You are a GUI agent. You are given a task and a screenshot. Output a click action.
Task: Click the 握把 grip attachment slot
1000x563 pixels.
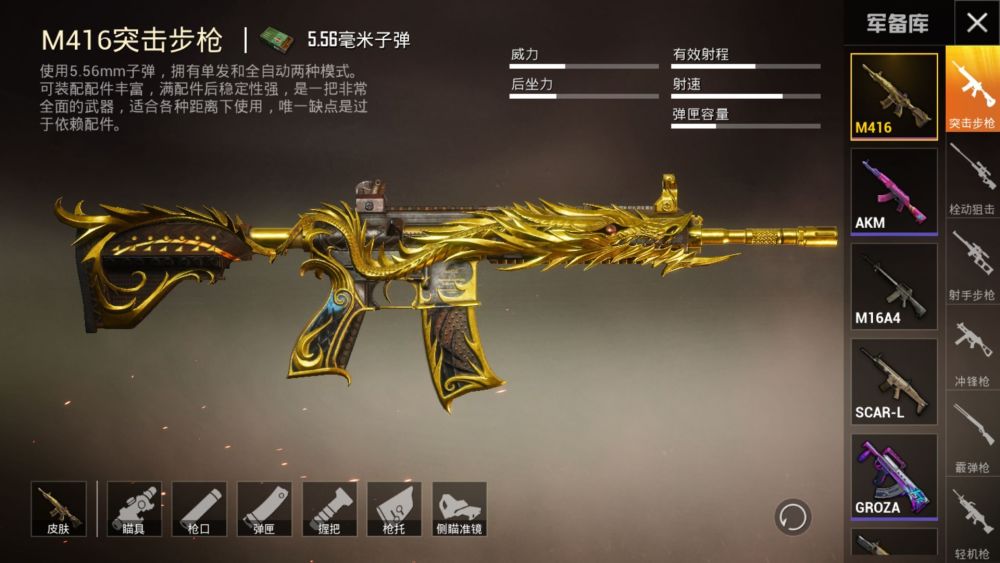(329, 508)
